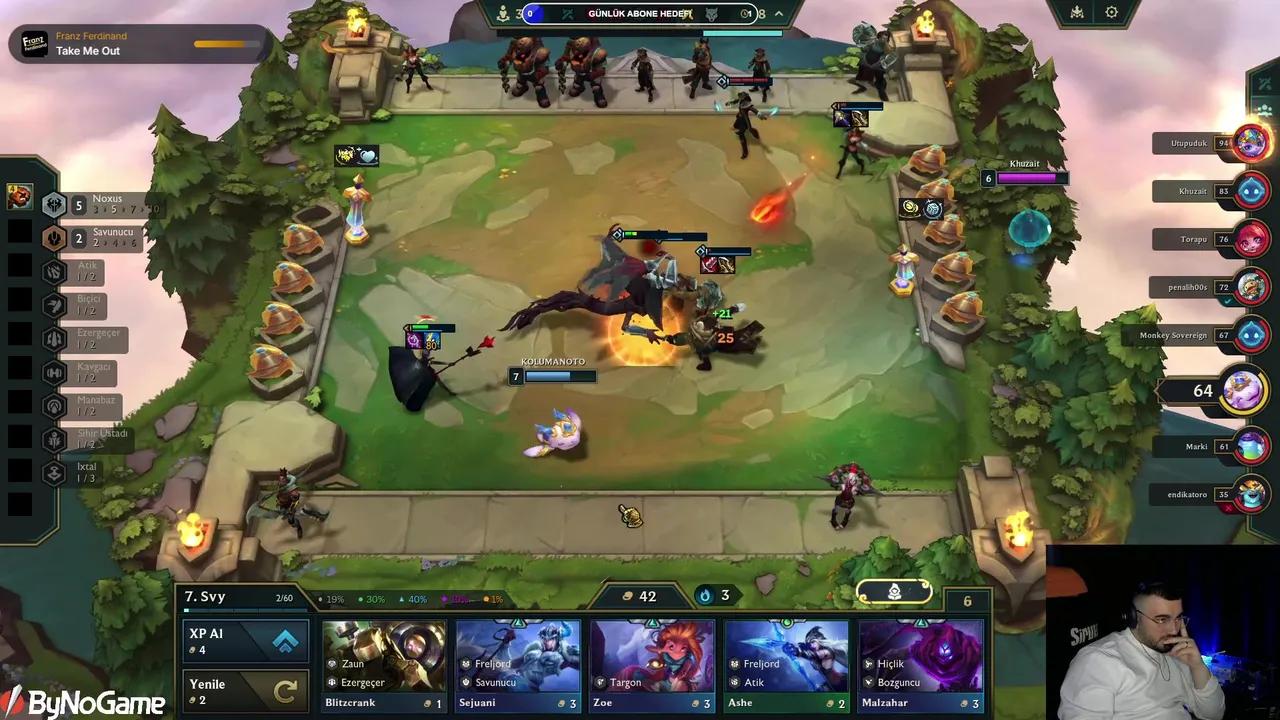Click the Kavgacı trait icon
The width and height of the screenshot is (1280, 720).
click(x=55, y=371)
